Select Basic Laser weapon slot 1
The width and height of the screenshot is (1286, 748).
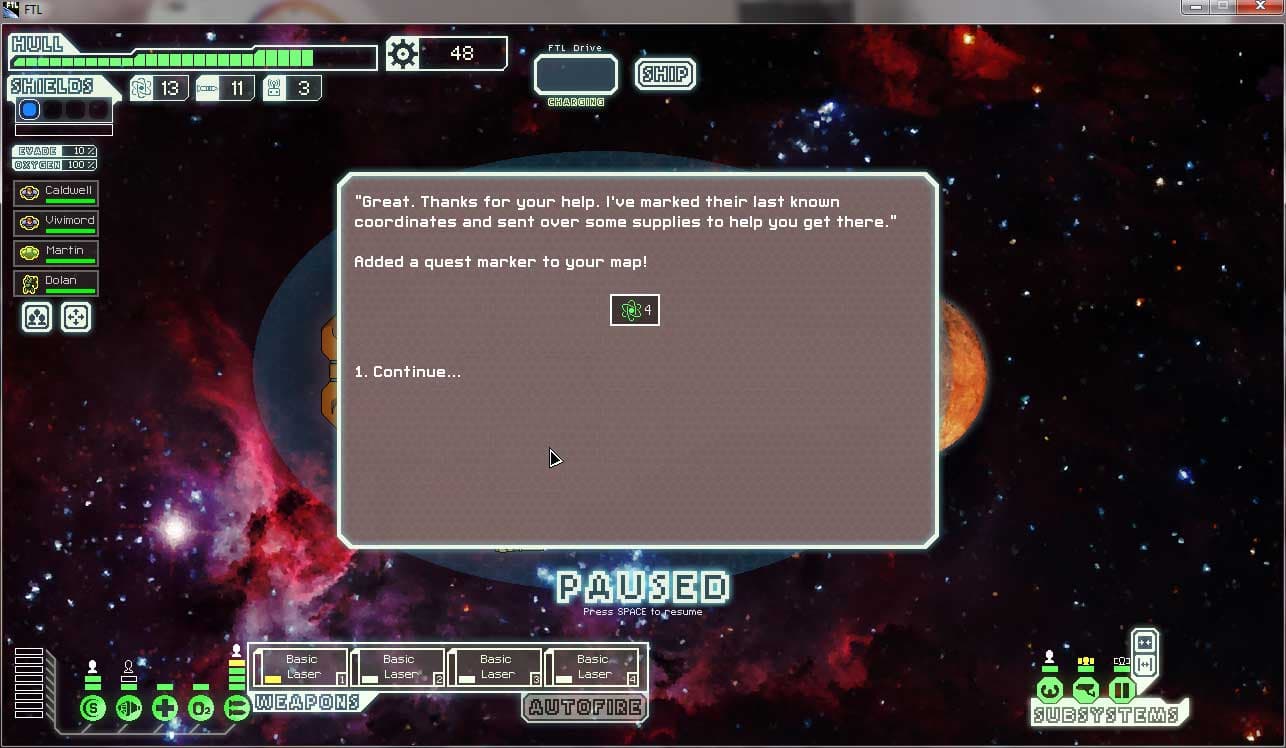point(301,667)
